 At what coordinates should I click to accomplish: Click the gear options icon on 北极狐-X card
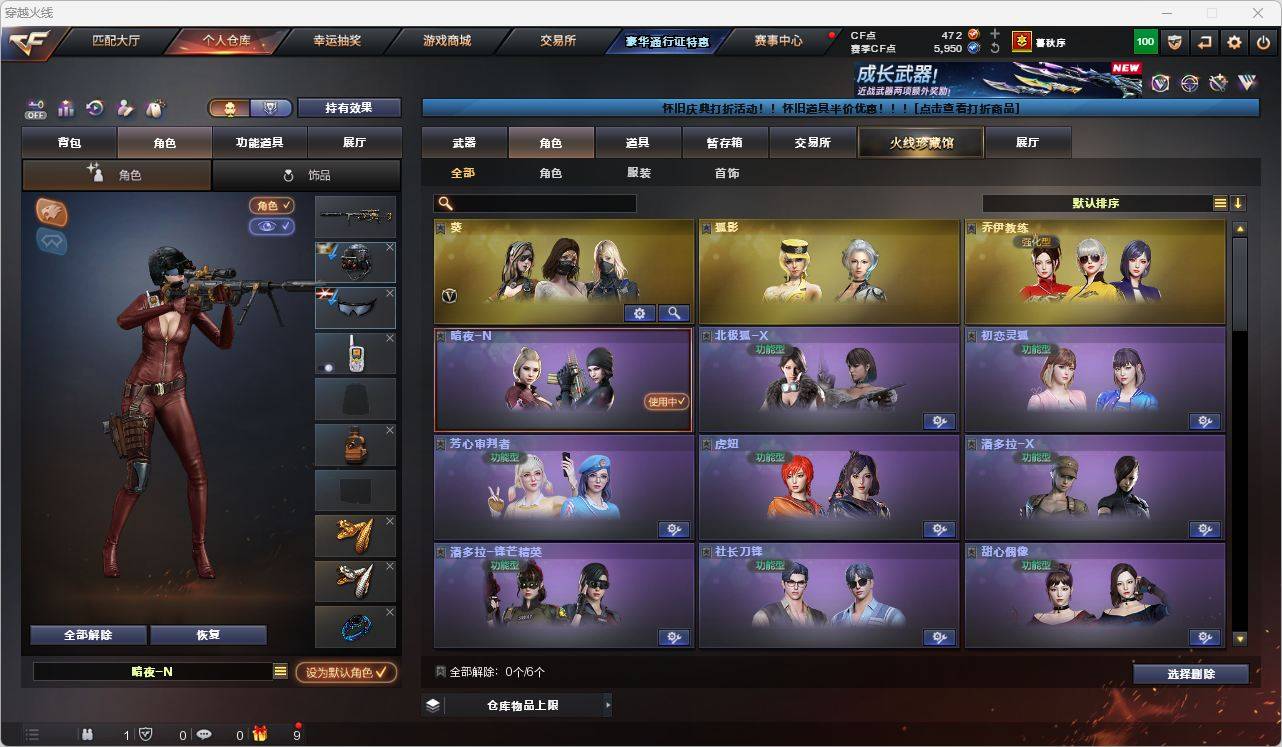pyautogui.click(x=940, y=421)
